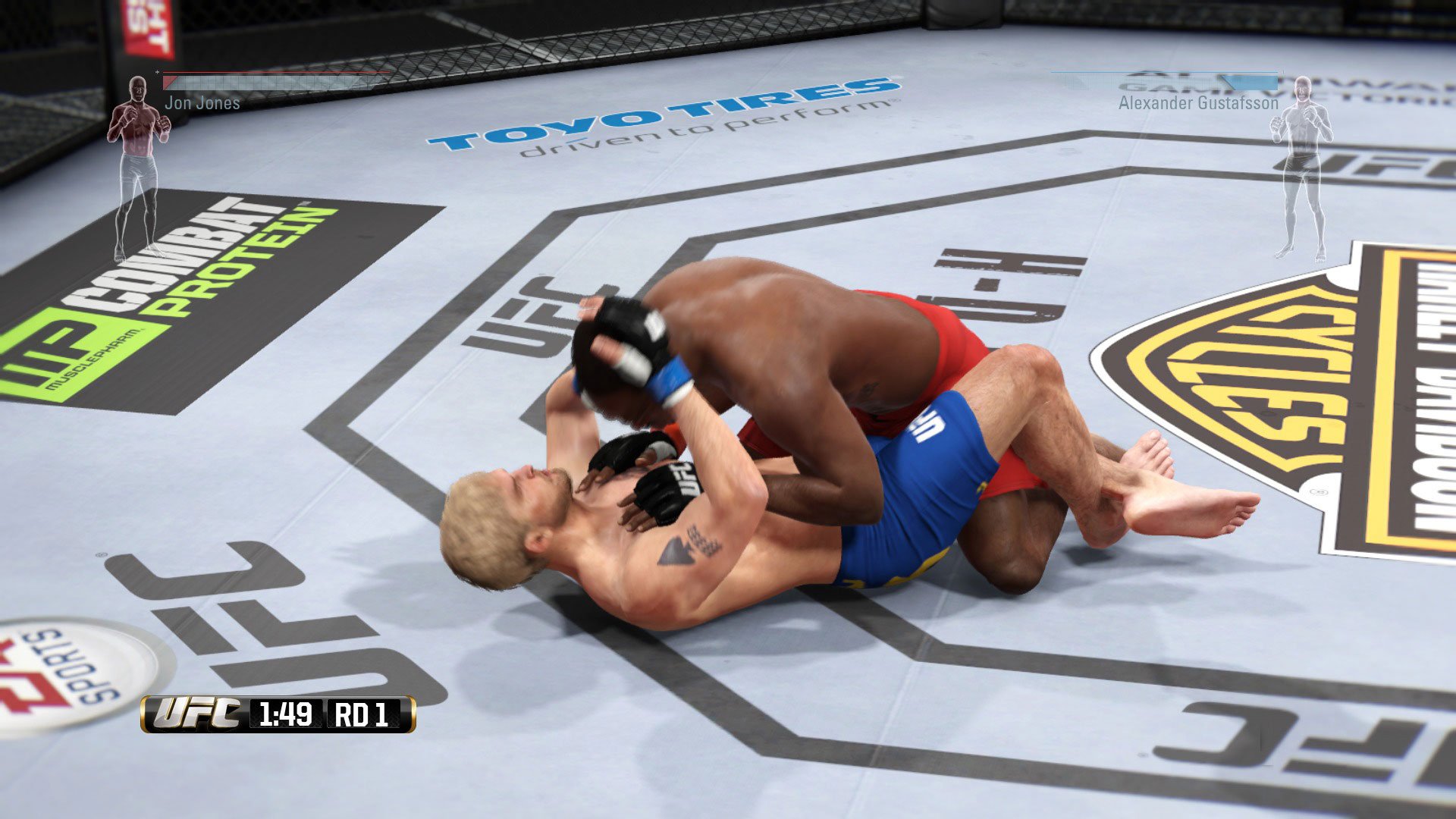Toggle Jon Jones' health bar display
Screen dimensions: 1456x819
[273, 80]
